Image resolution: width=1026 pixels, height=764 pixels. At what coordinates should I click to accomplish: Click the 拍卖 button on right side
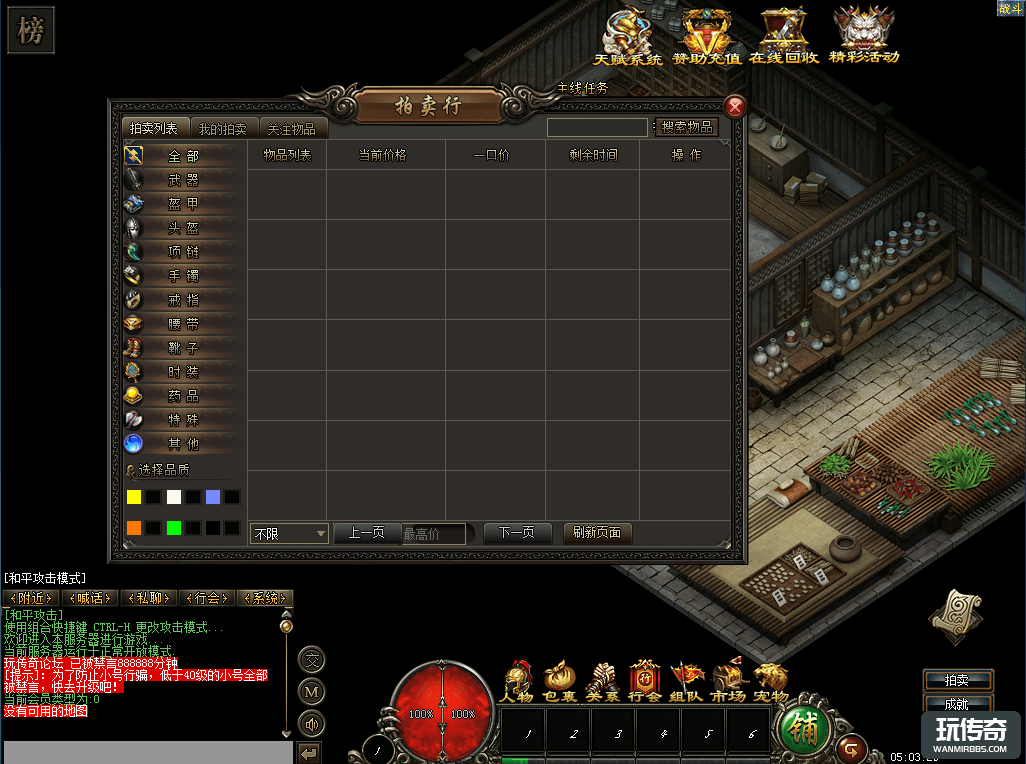tap(956, 680)
